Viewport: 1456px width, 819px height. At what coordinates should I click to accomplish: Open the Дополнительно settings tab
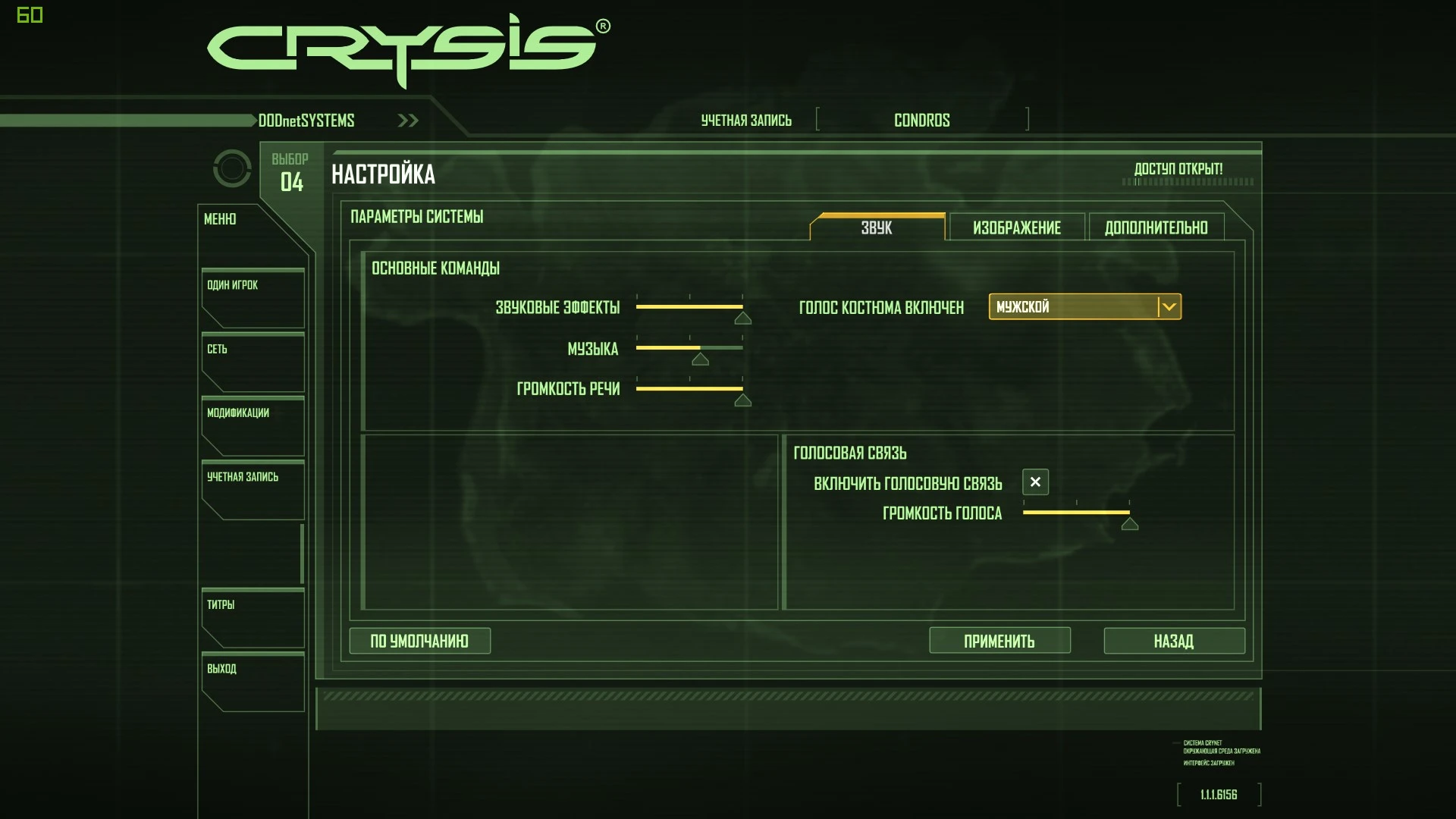pyautogui.click(x=1156, y=227)
